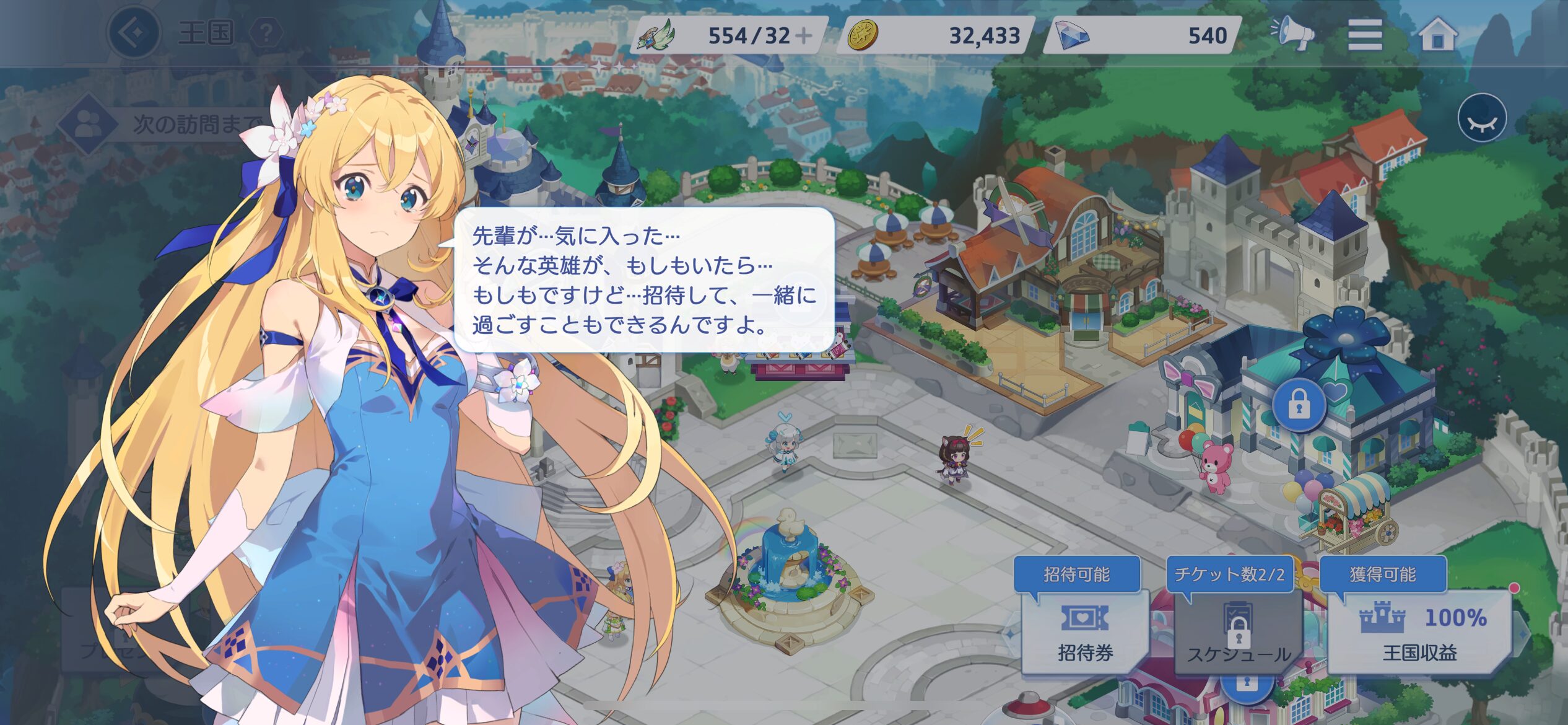Collect the 王国収益 kingdom income
Image resolution: width=1568 pixels, height=725 pixels.
click(x=1419, y=632)
